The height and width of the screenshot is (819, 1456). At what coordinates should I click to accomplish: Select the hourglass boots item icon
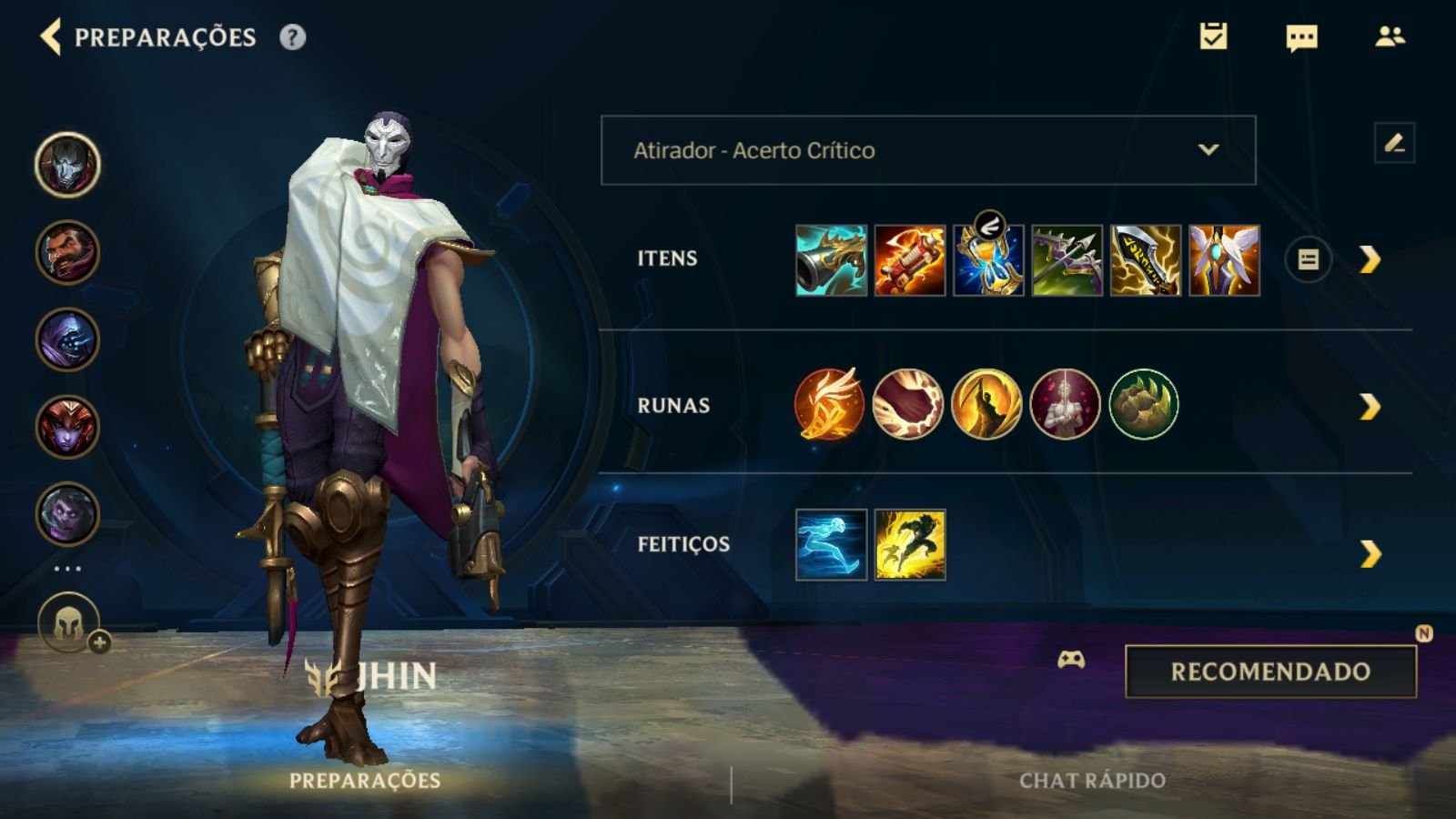pos(988,260)
